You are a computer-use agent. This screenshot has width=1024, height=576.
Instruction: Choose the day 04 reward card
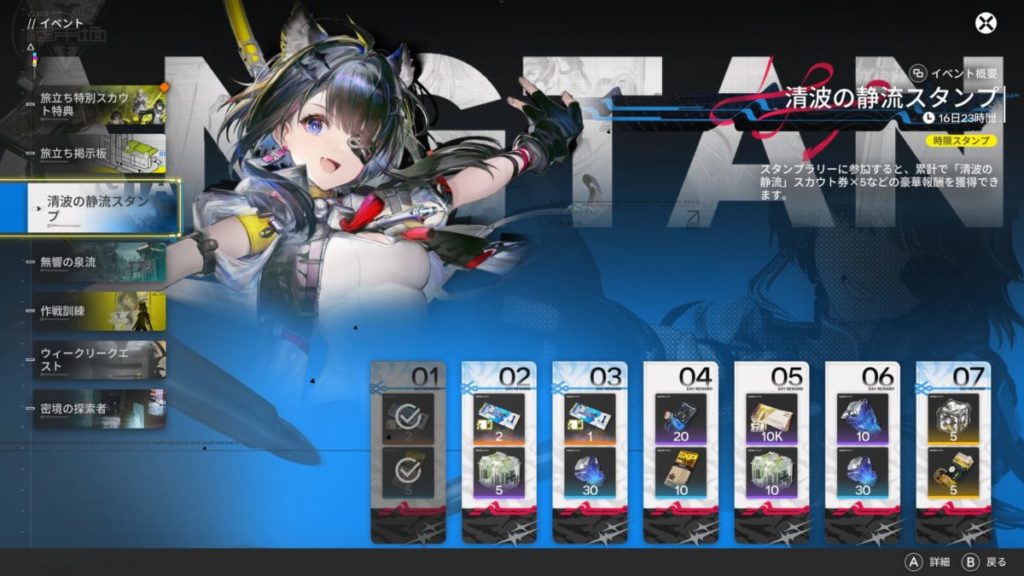(681, 452)
